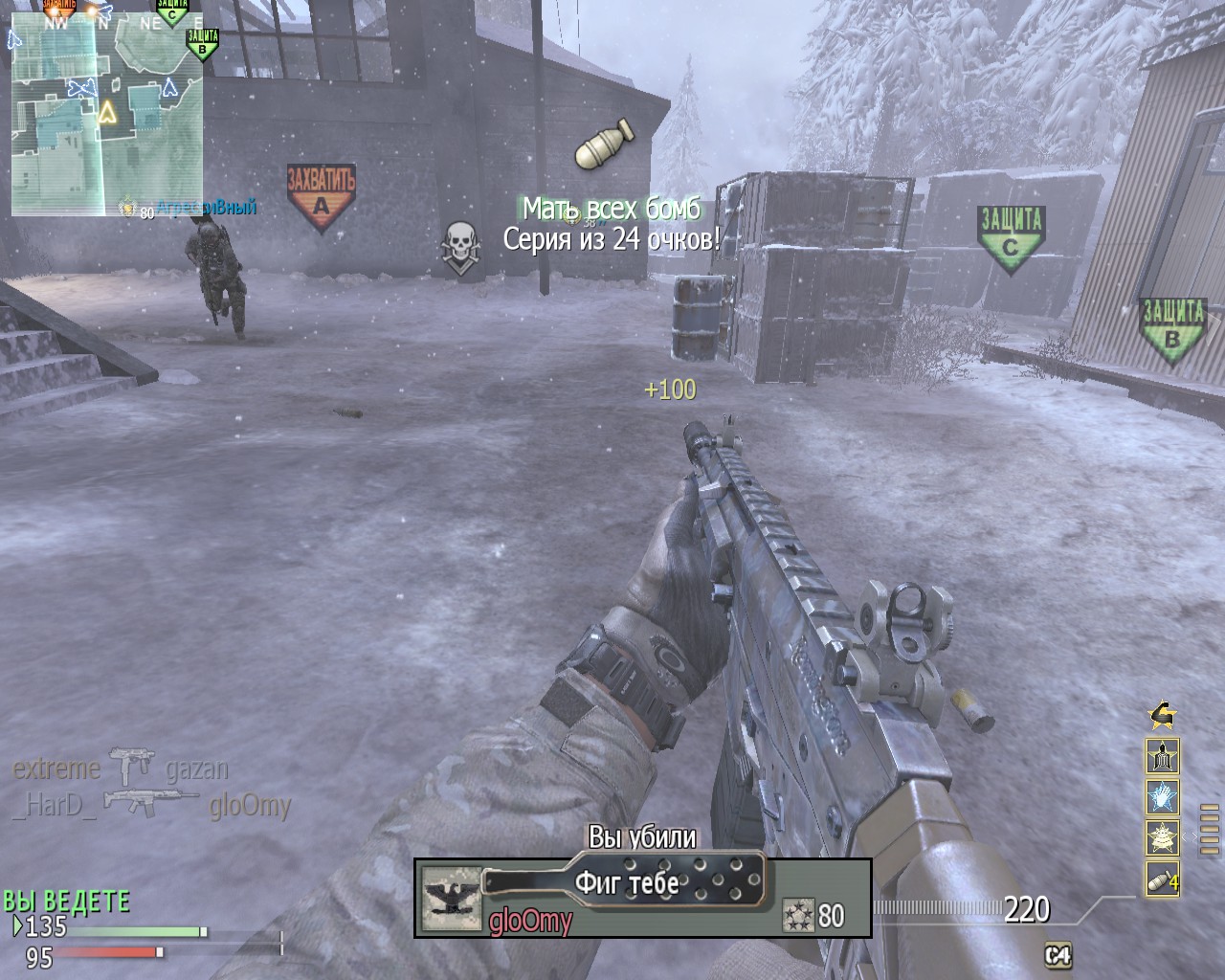Viewport: 1225px width, 980px height.
Task: Click the eagle rank emblem next to gloOmy
Action: coord(450,901)
